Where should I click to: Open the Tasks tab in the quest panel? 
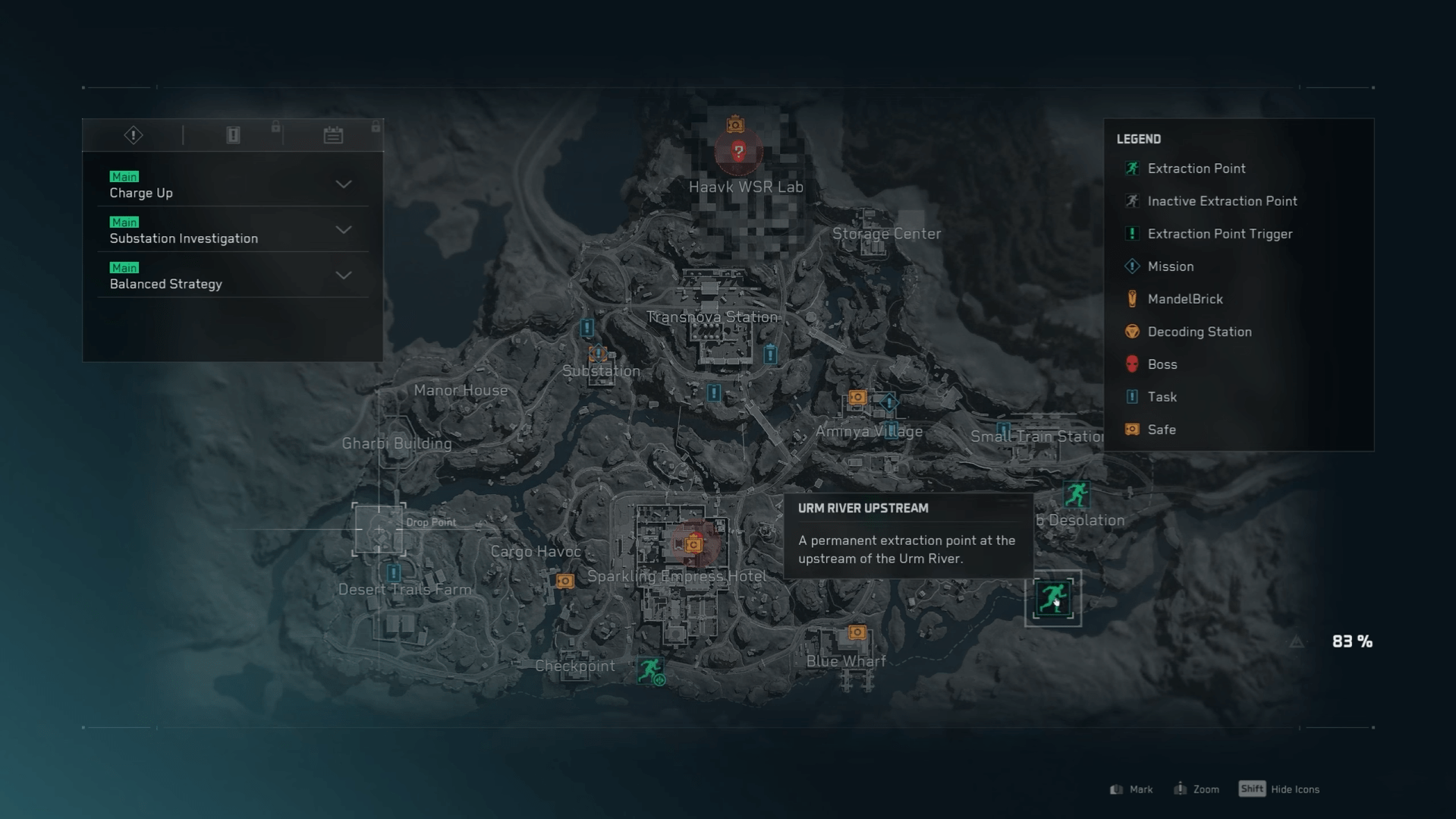click(233, 134)
